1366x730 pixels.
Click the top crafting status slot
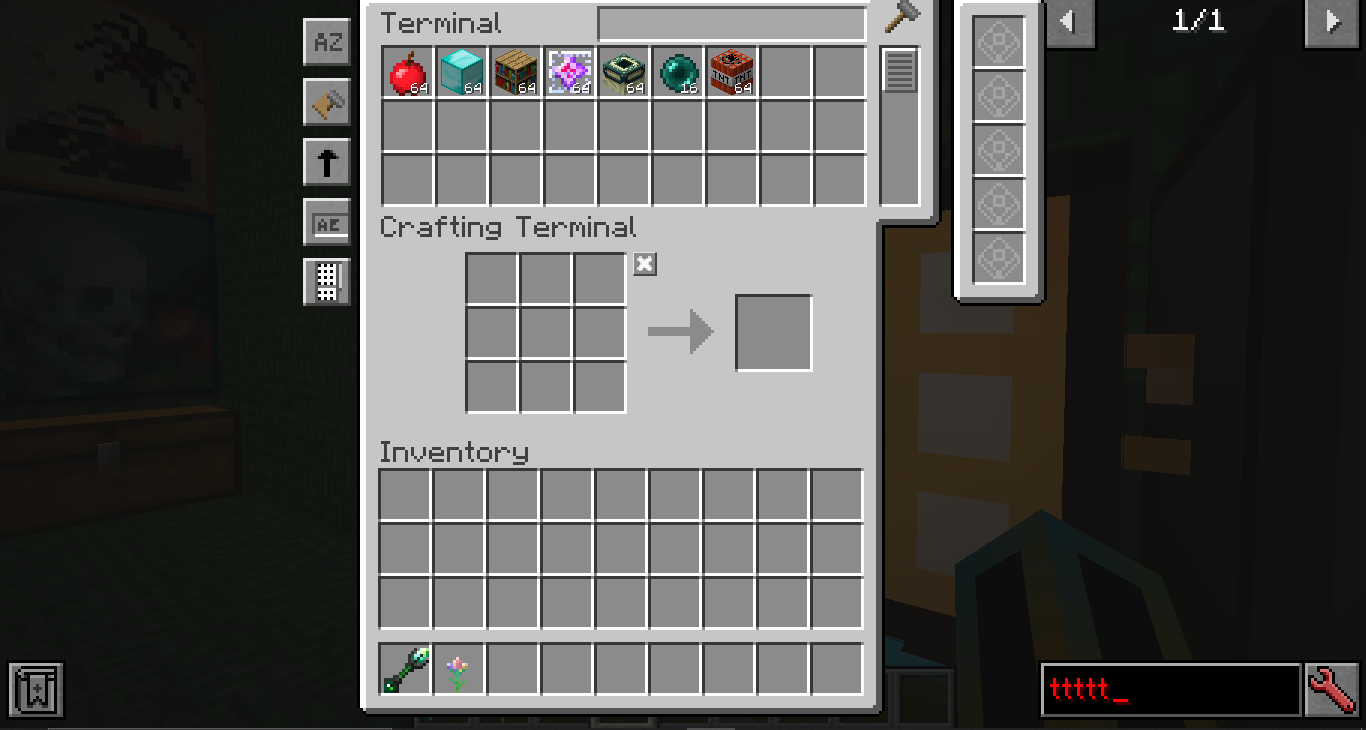(997, 44)
